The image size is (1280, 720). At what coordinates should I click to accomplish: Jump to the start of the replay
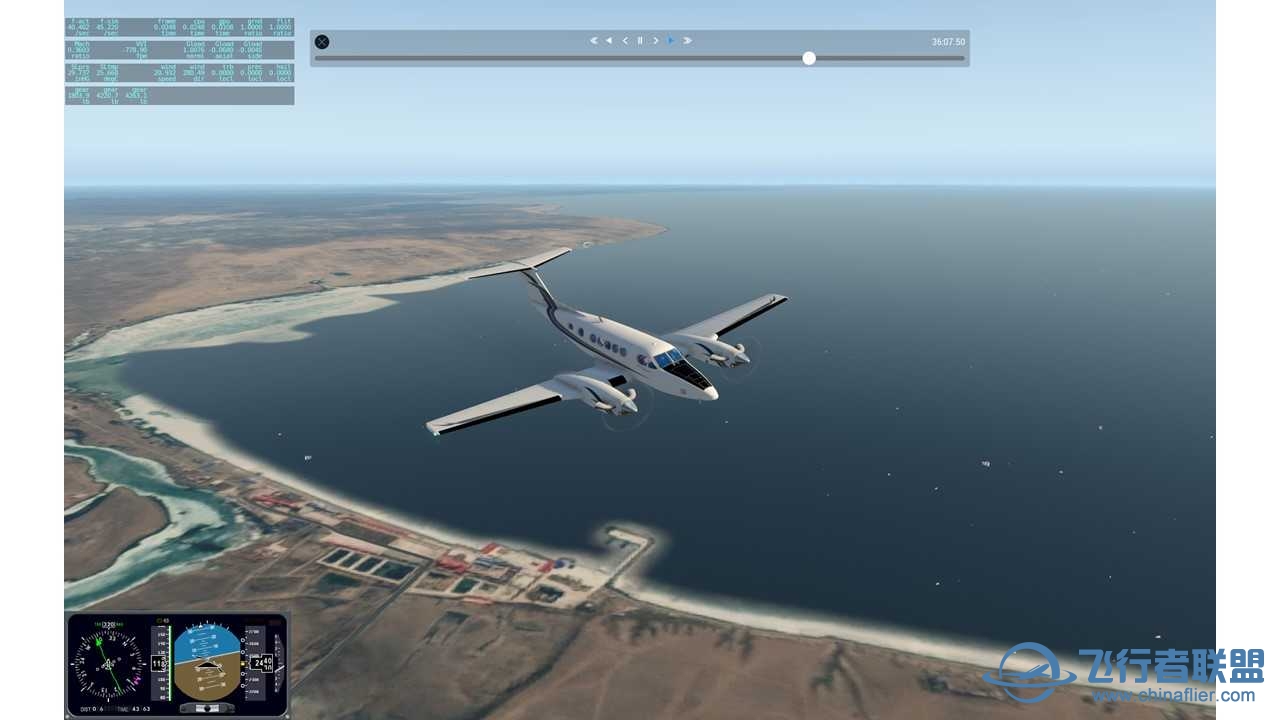point(593,41)
